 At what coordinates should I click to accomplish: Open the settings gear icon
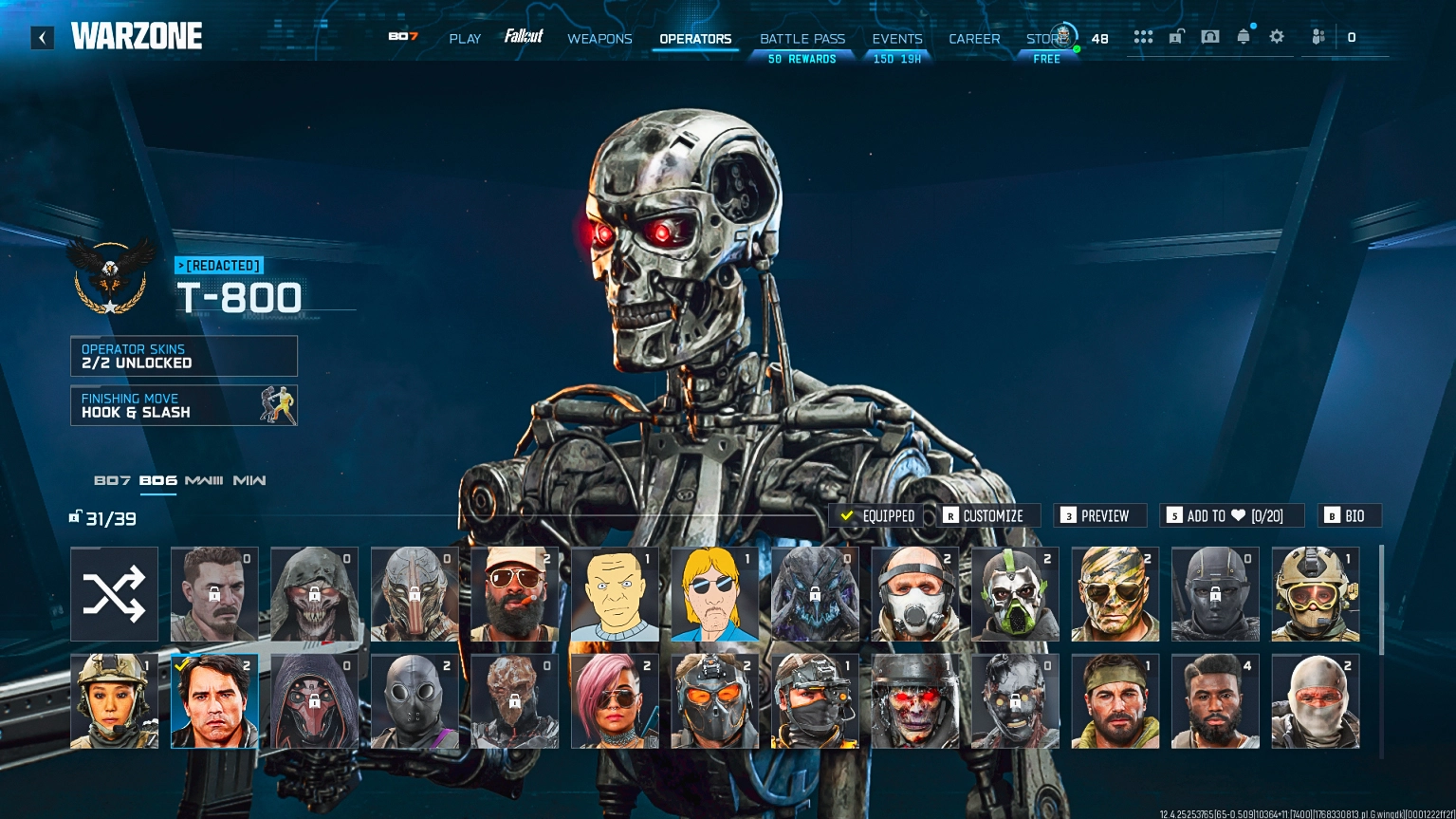point(1277,36)
